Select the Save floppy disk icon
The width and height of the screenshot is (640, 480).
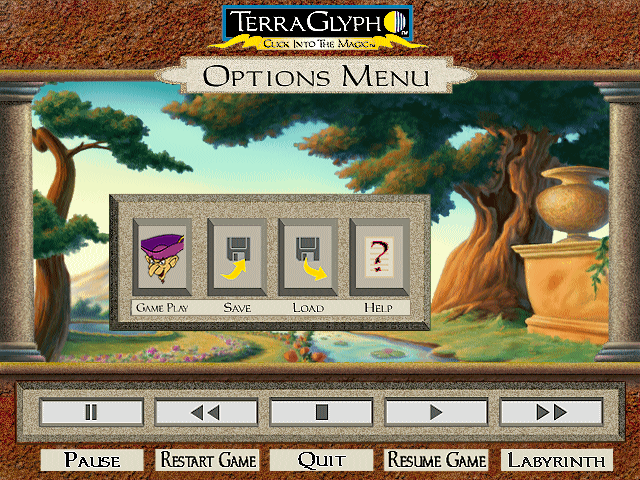coord(235,257)
